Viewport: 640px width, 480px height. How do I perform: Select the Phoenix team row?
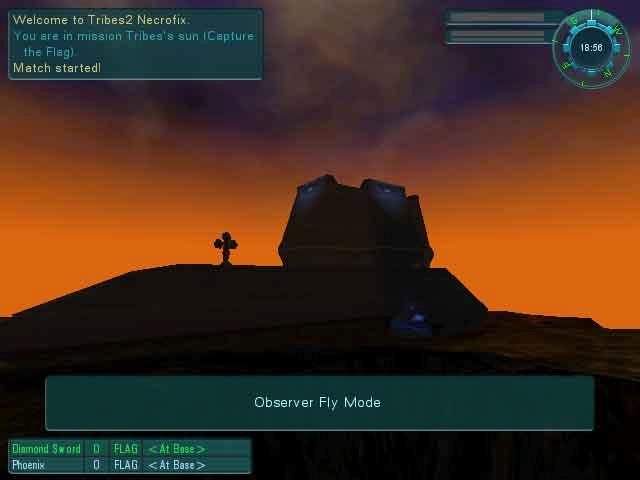[130, 465]
